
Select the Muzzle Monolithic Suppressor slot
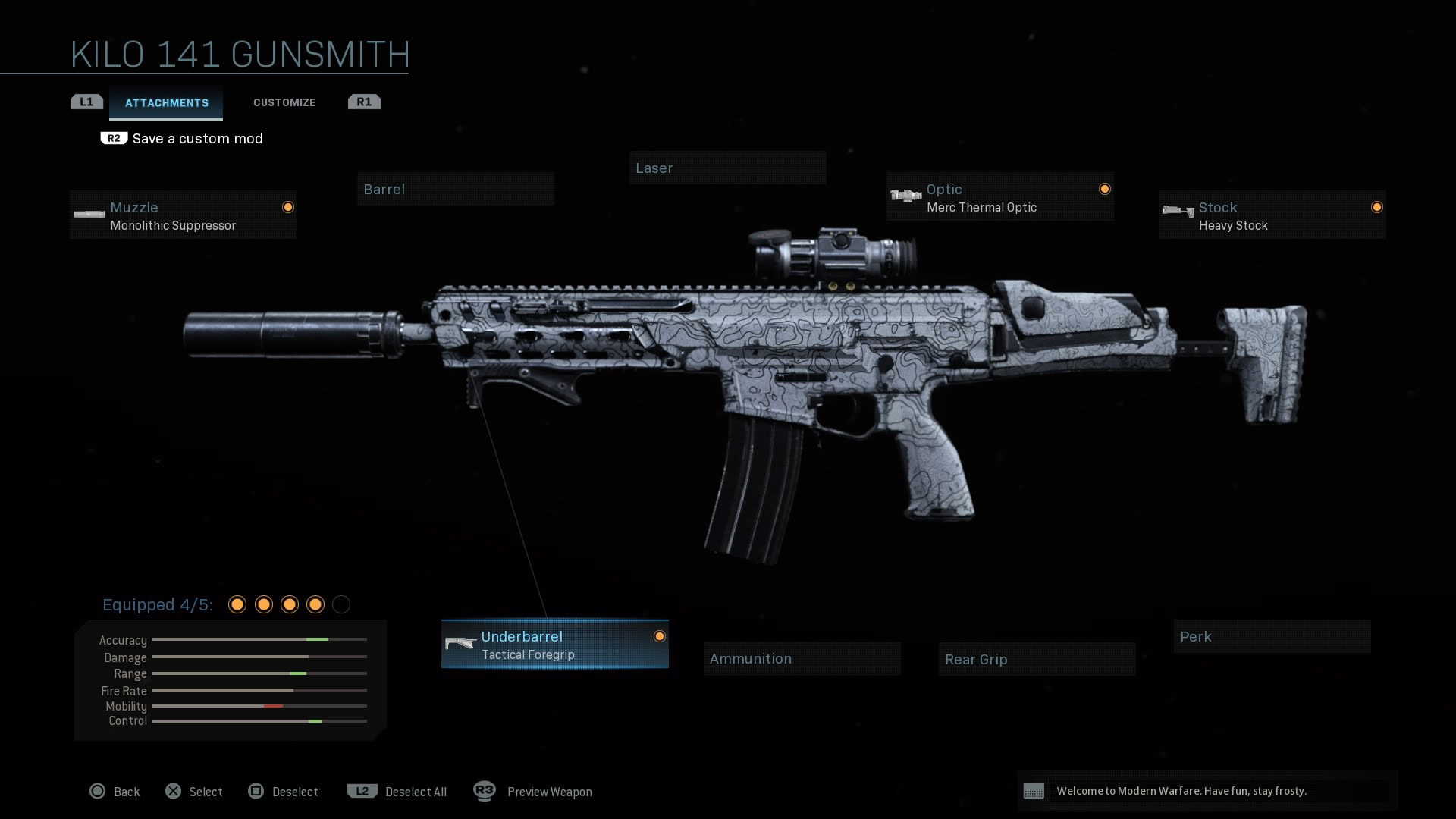pos(184,216)
